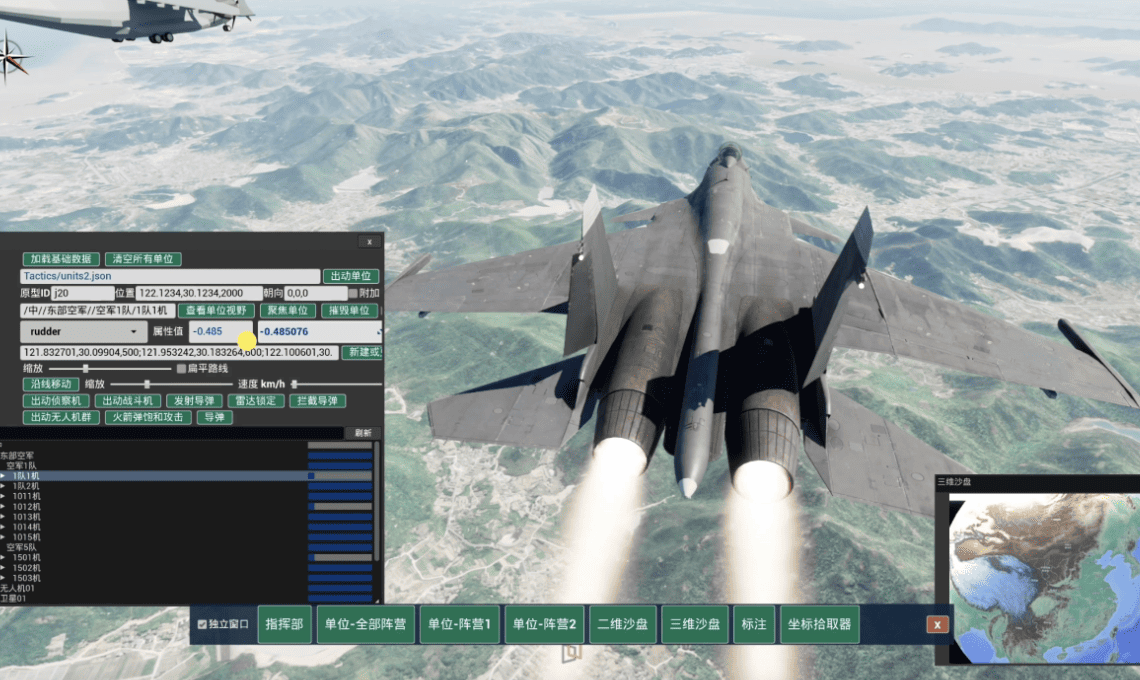The height and width of the screenshot is (680, 1140).
Task: Select unit 1012机 in the list
Action: tap(26, 506)
